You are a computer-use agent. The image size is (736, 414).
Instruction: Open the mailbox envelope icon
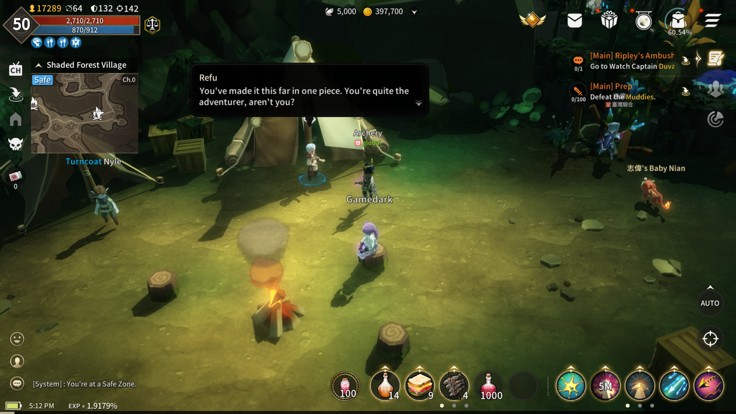pos(575,20)
